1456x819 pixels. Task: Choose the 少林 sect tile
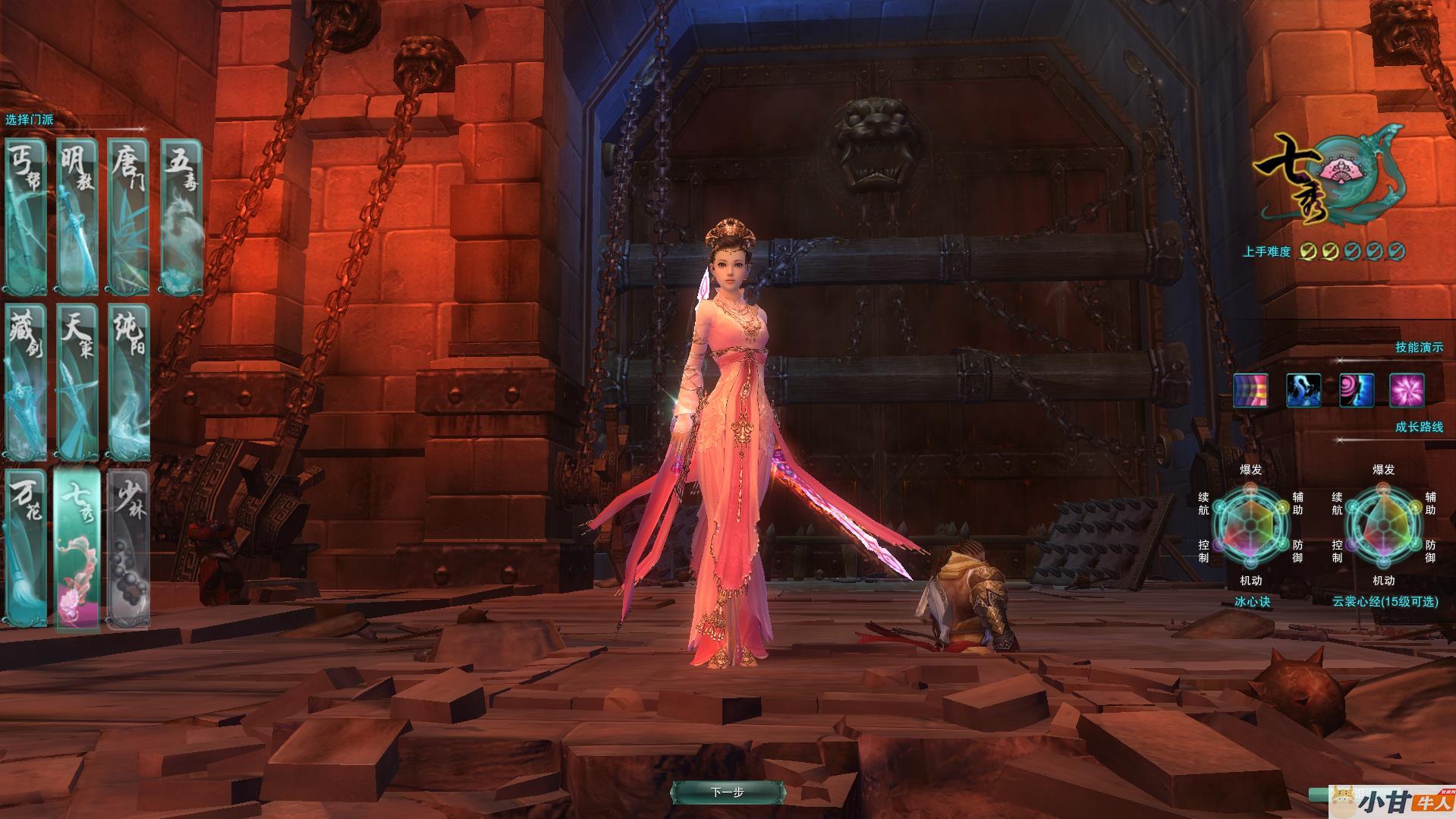click(127, 548)
